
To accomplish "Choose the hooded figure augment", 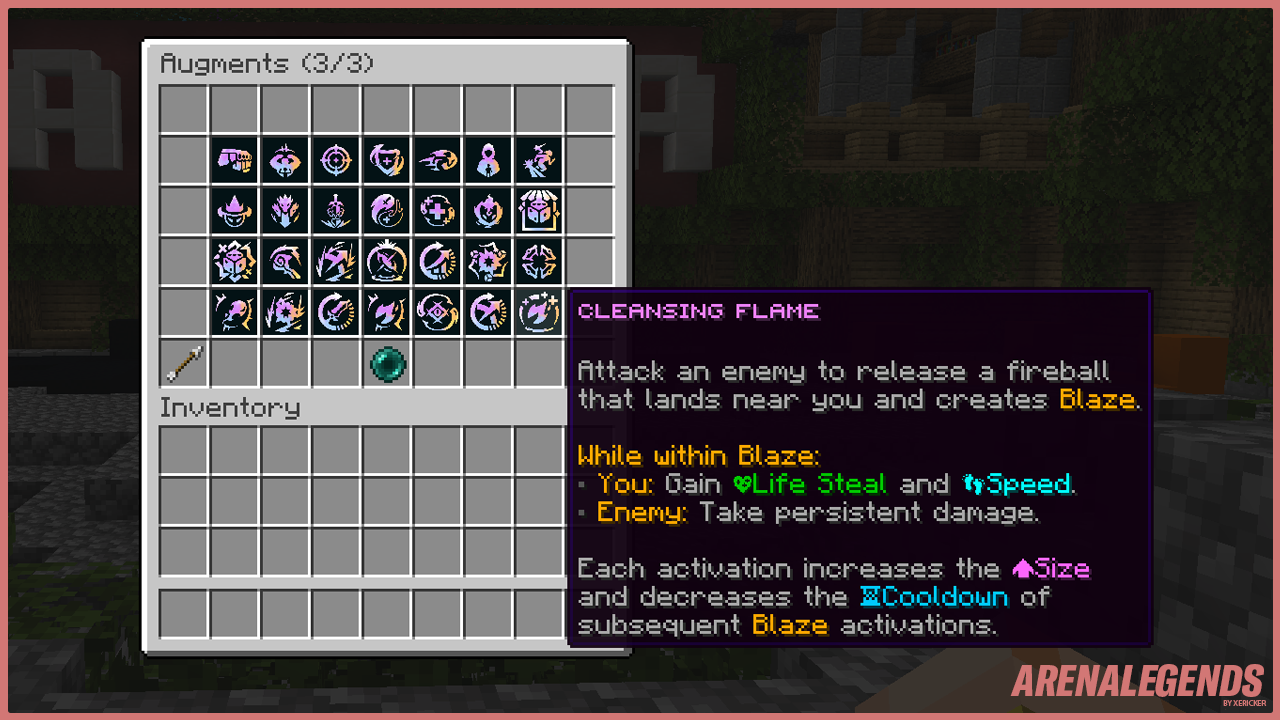I will (488, 159).
